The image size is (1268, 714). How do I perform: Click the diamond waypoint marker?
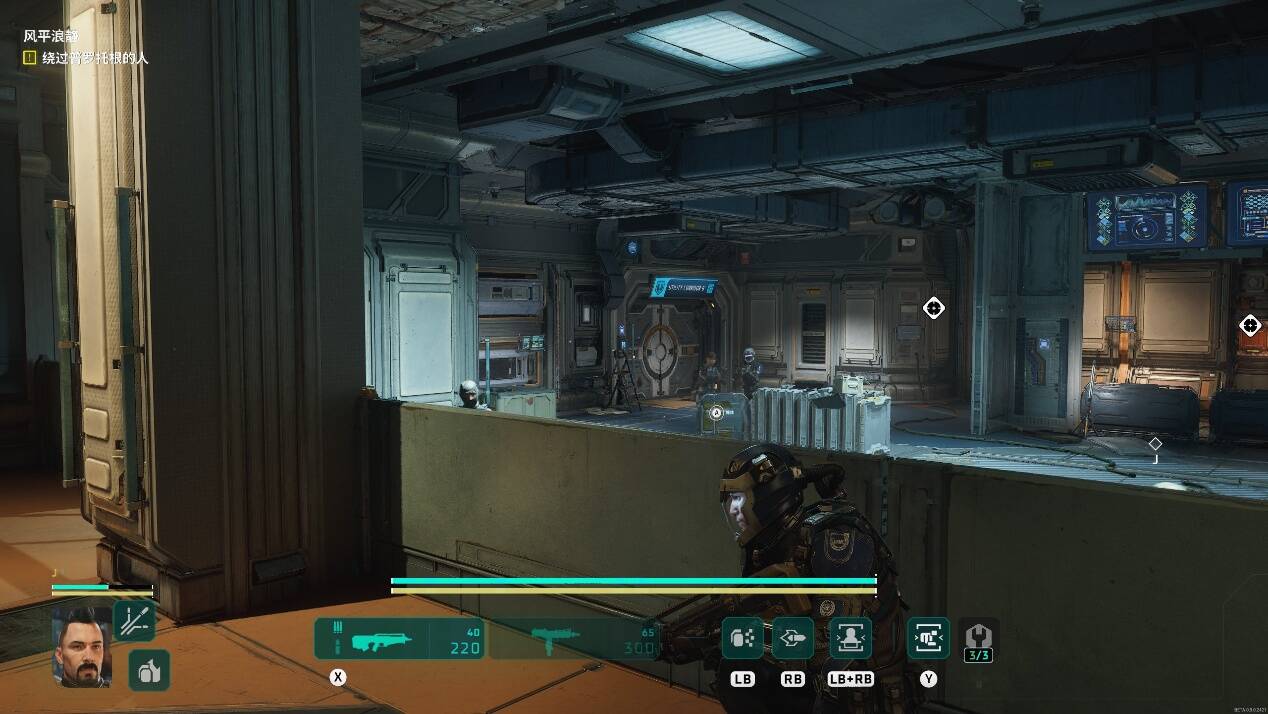pyautogui.click(x=1155, y=443)
